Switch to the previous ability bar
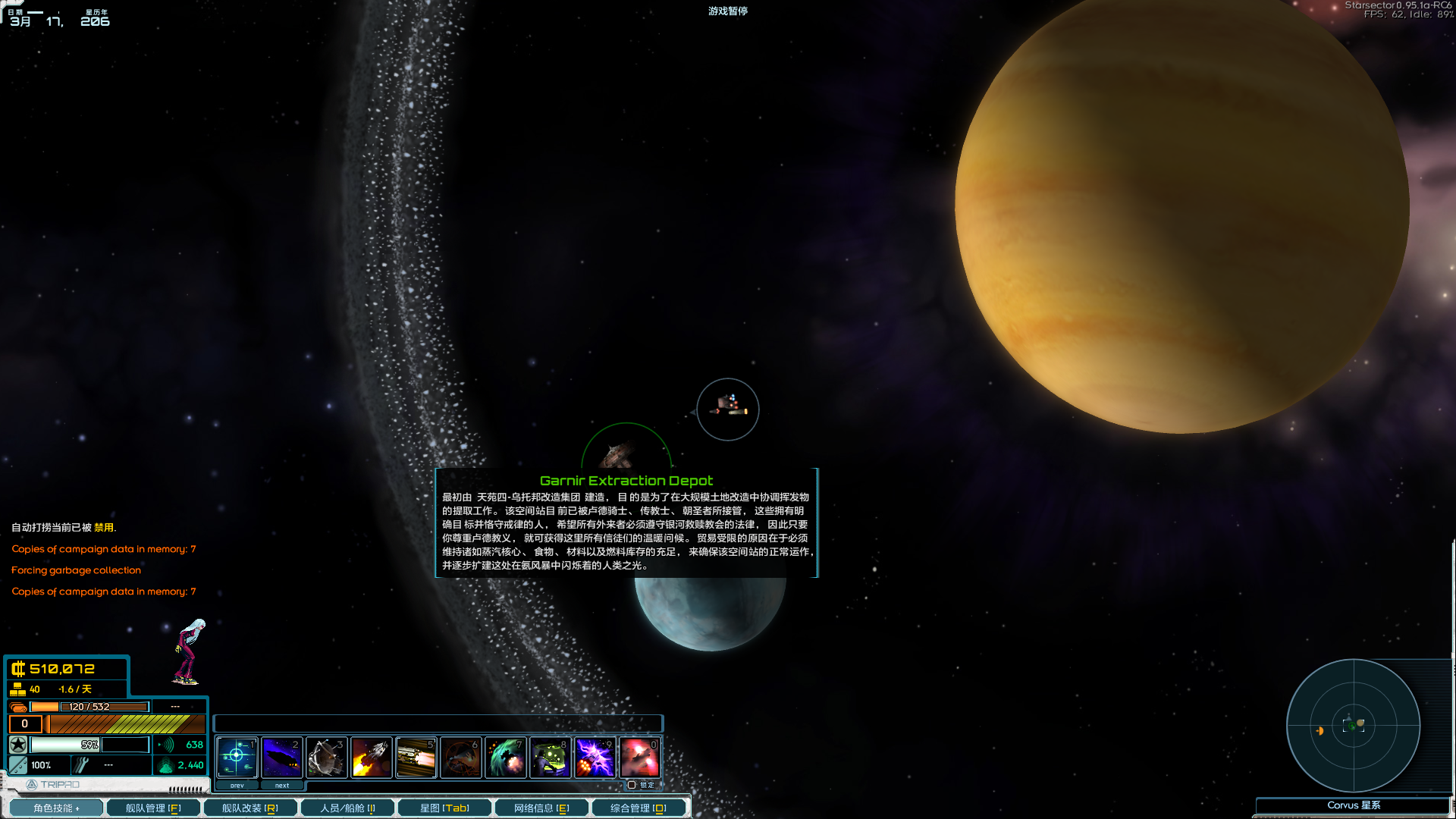This screenshot has height=819, width=1456. [237, 786]
